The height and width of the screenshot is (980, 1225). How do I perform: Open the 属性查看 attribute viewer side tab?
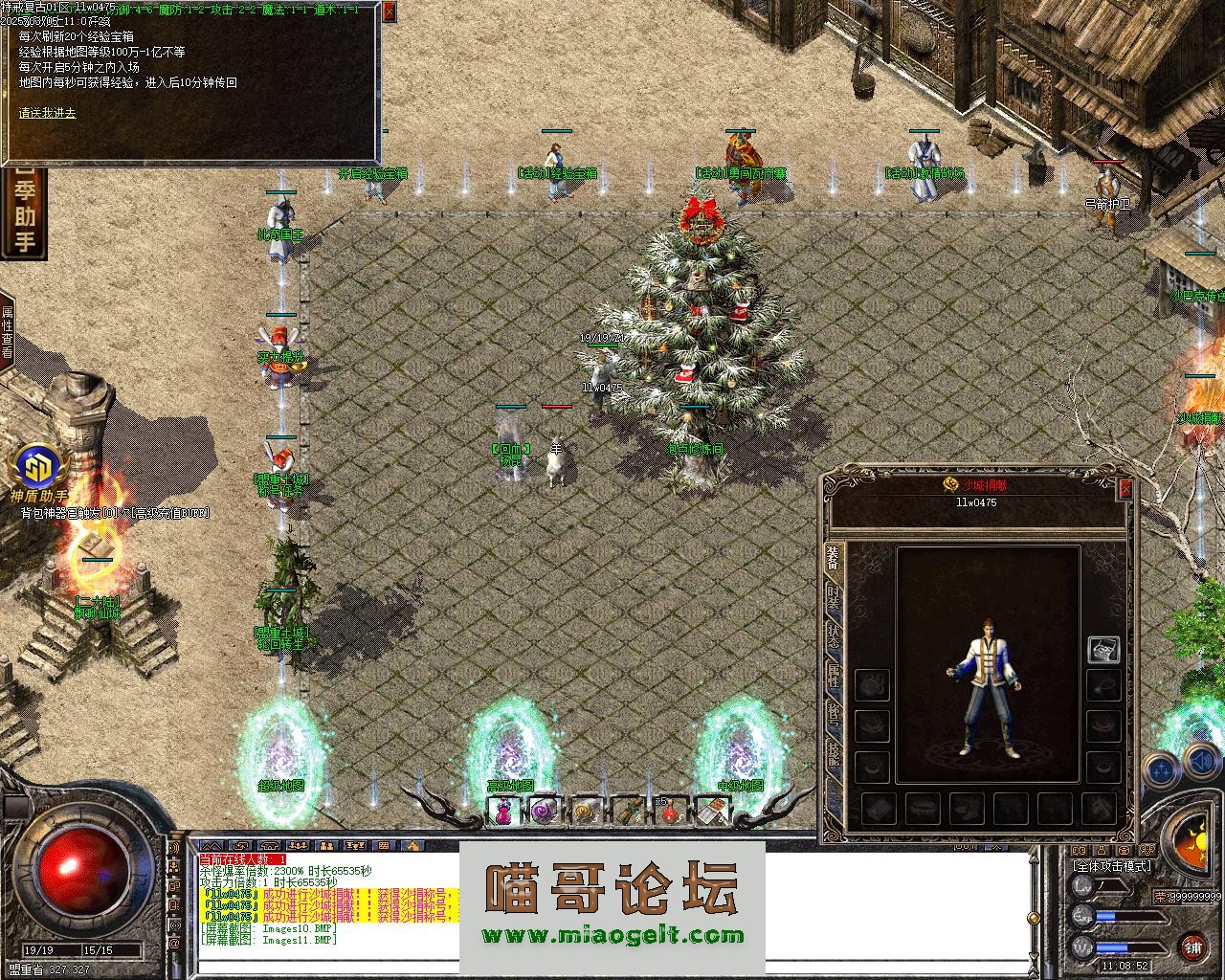8,332
